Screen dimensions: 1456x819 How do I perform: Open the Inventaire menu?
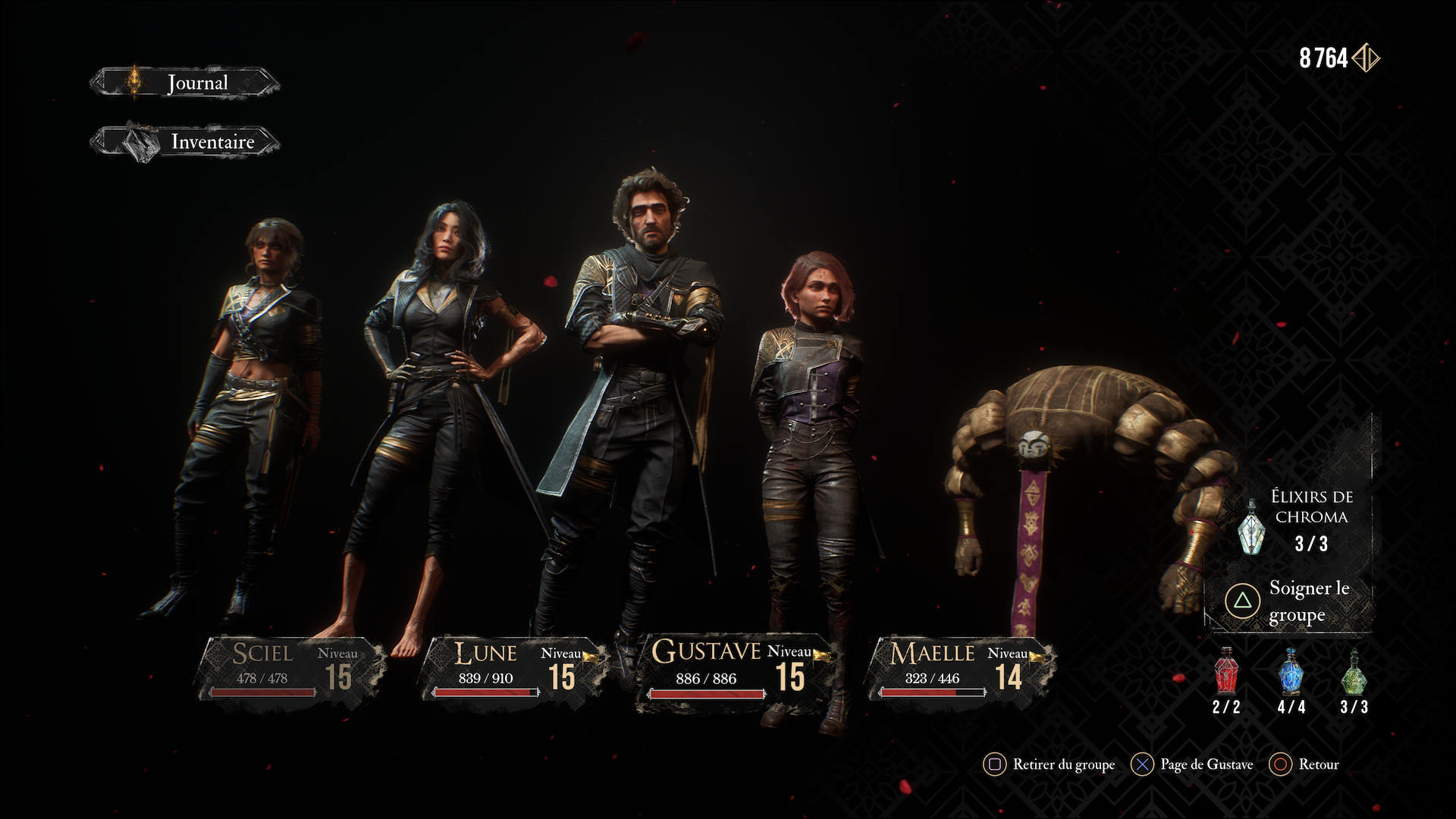click(x=184, y=142)
